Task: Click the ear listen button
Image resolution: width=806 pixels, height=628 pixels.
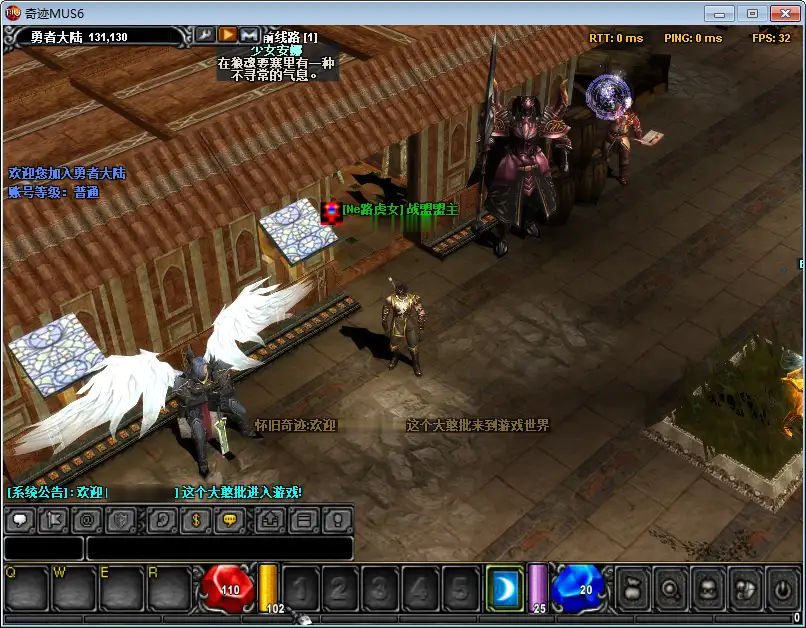Action: click(x=164, y=520)
